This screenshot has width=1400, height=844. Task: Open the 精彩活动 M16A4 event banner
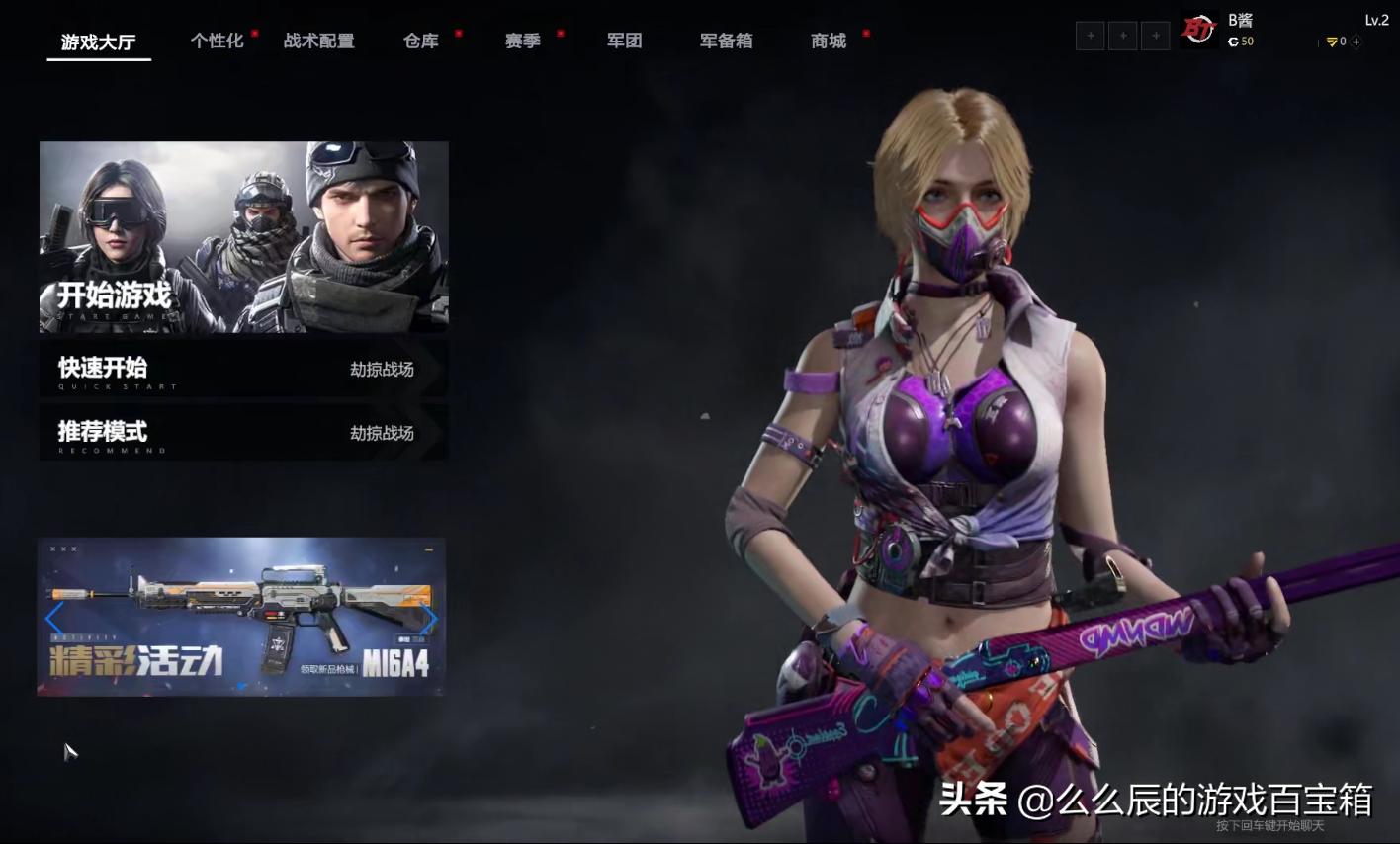tap(241, 617)
